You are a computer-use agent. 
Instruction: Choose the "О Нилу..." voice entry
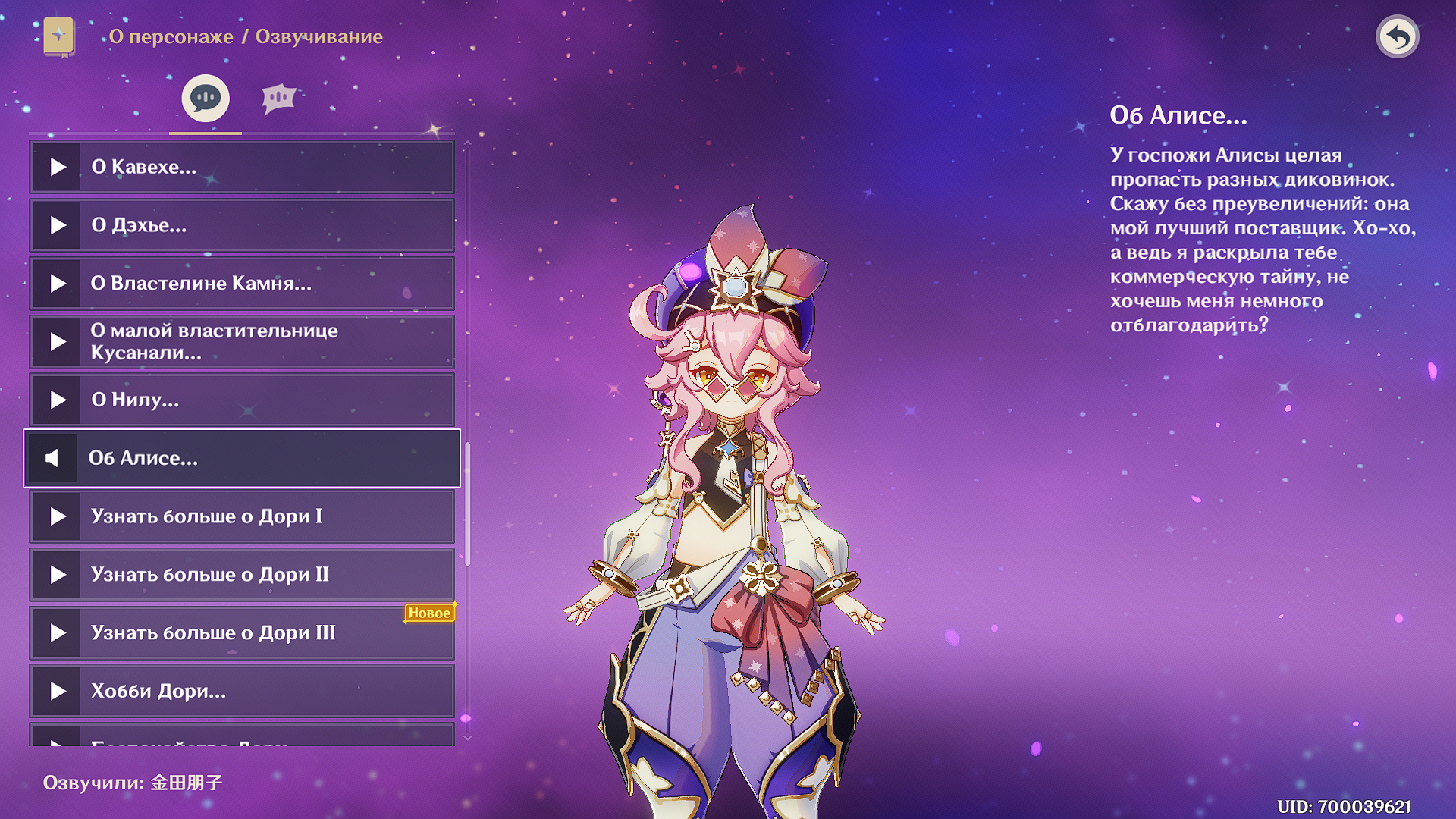click(x=243, y=400)
